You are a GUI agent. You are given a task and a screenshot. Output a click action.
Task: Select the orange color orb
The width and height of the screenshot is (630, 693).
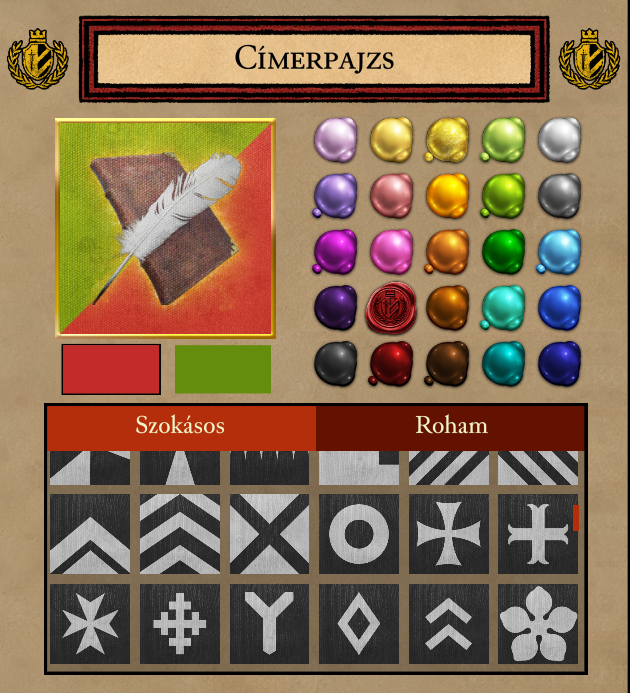click(447, 193)
